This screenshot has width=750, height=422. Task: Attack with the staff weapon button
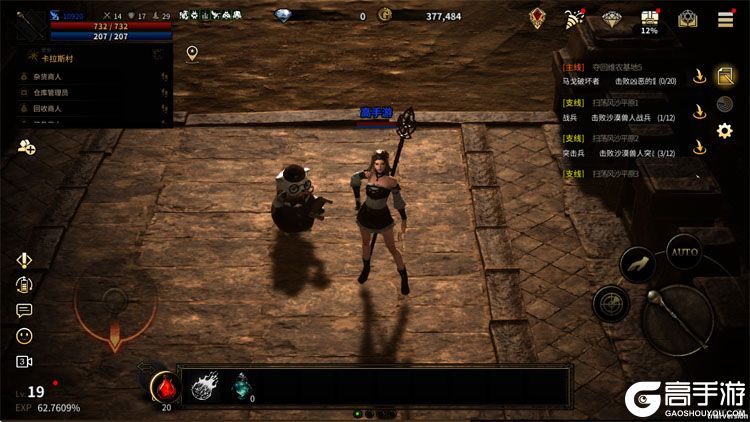(677, 318)
